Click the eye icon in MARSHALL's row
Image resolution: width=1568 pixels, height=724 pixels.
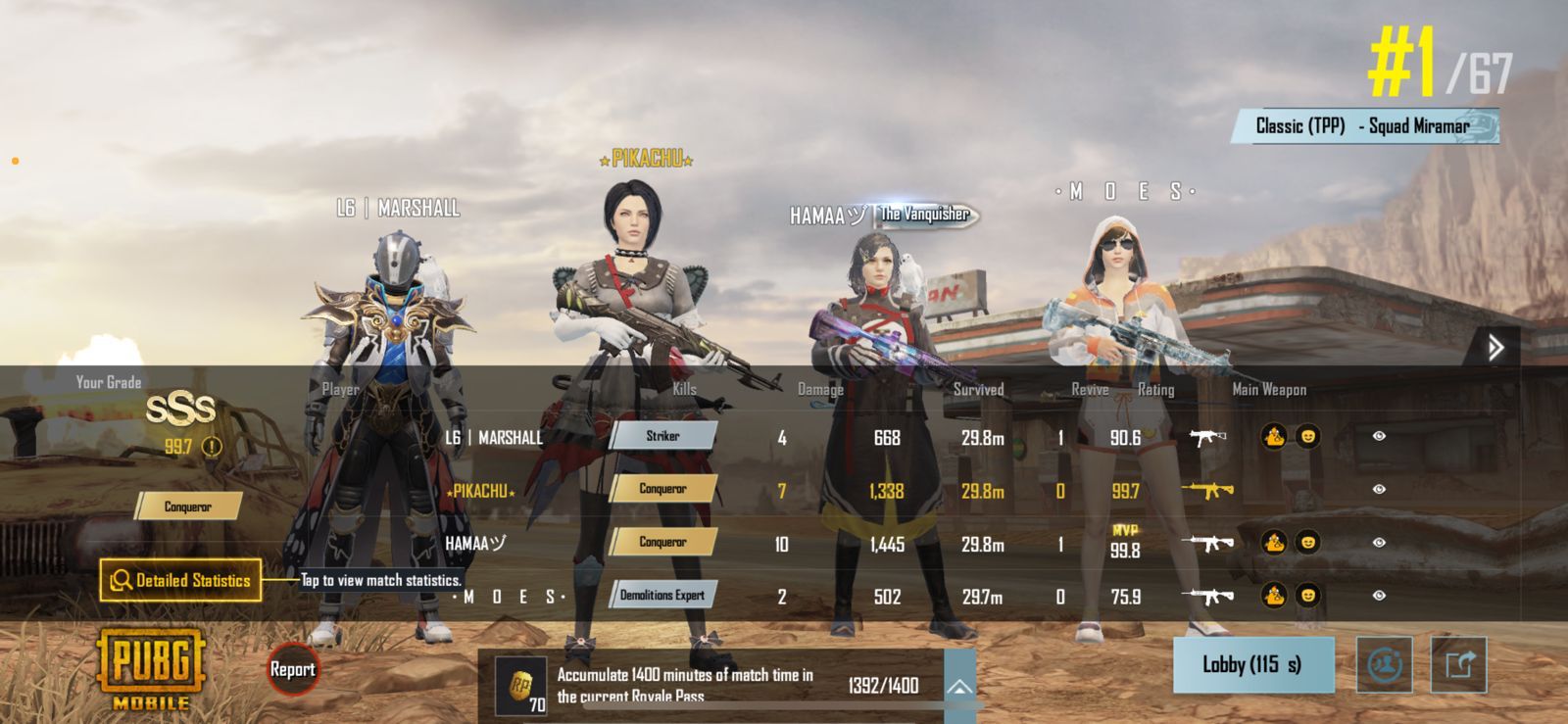(1379, 436)
